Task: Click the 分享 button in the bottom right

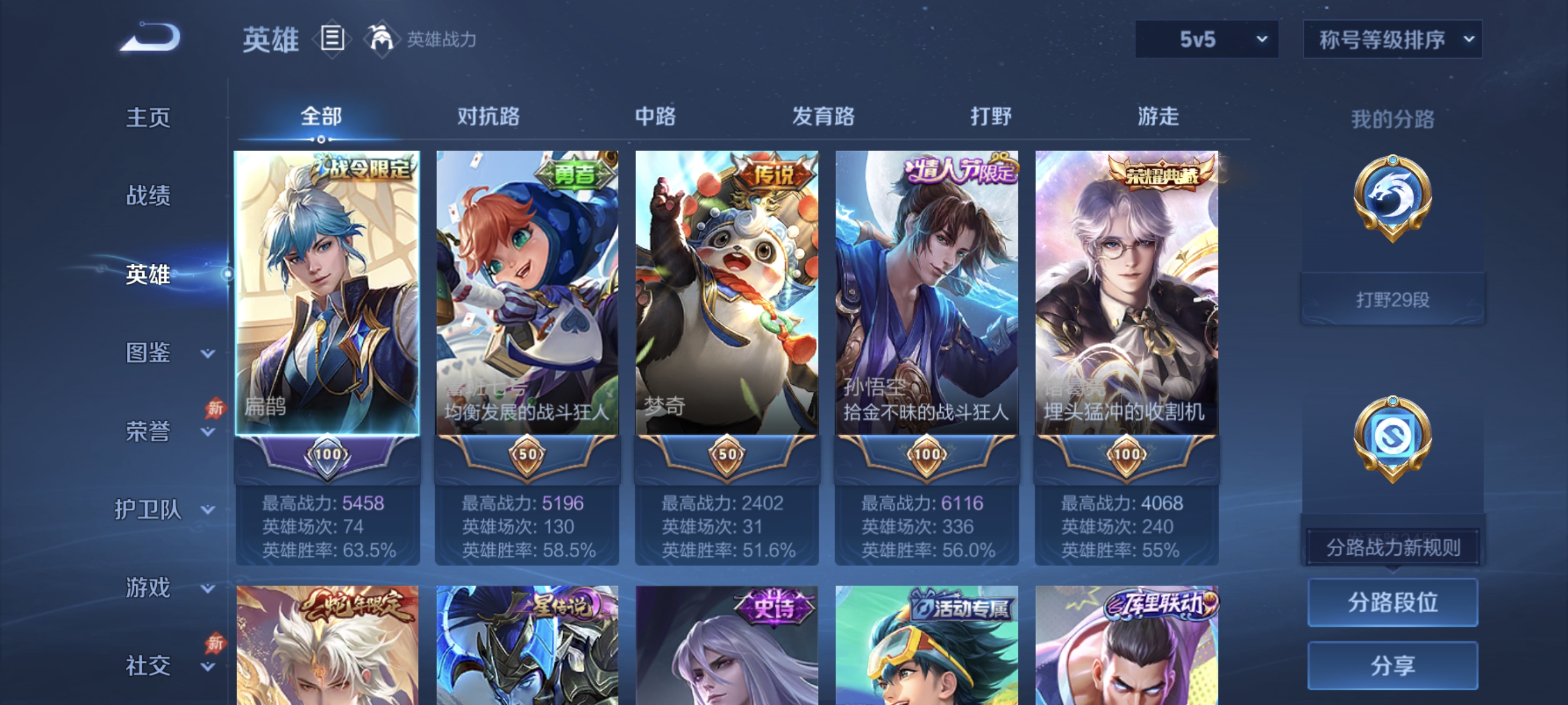Action: click(x=1392, y=665)
